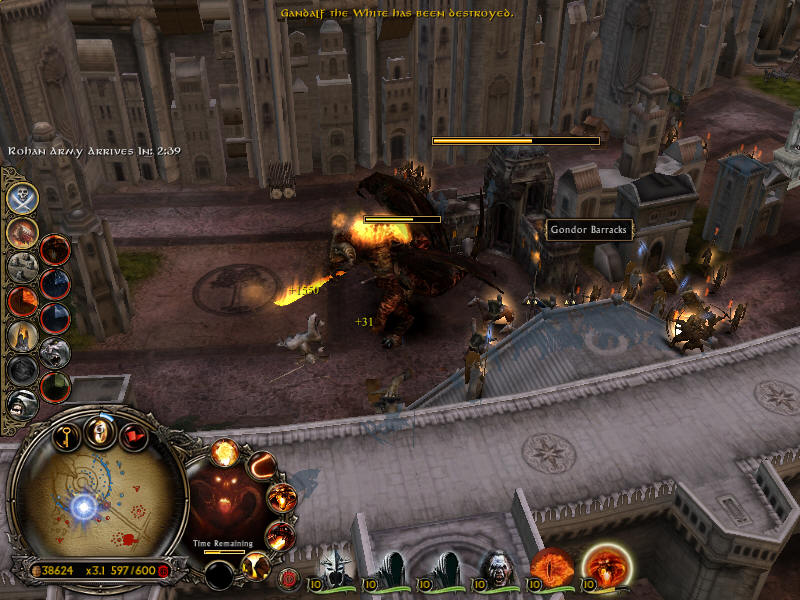Open the One Ring powers button
This screenshot has height=600, width=800.
point(98,432)
